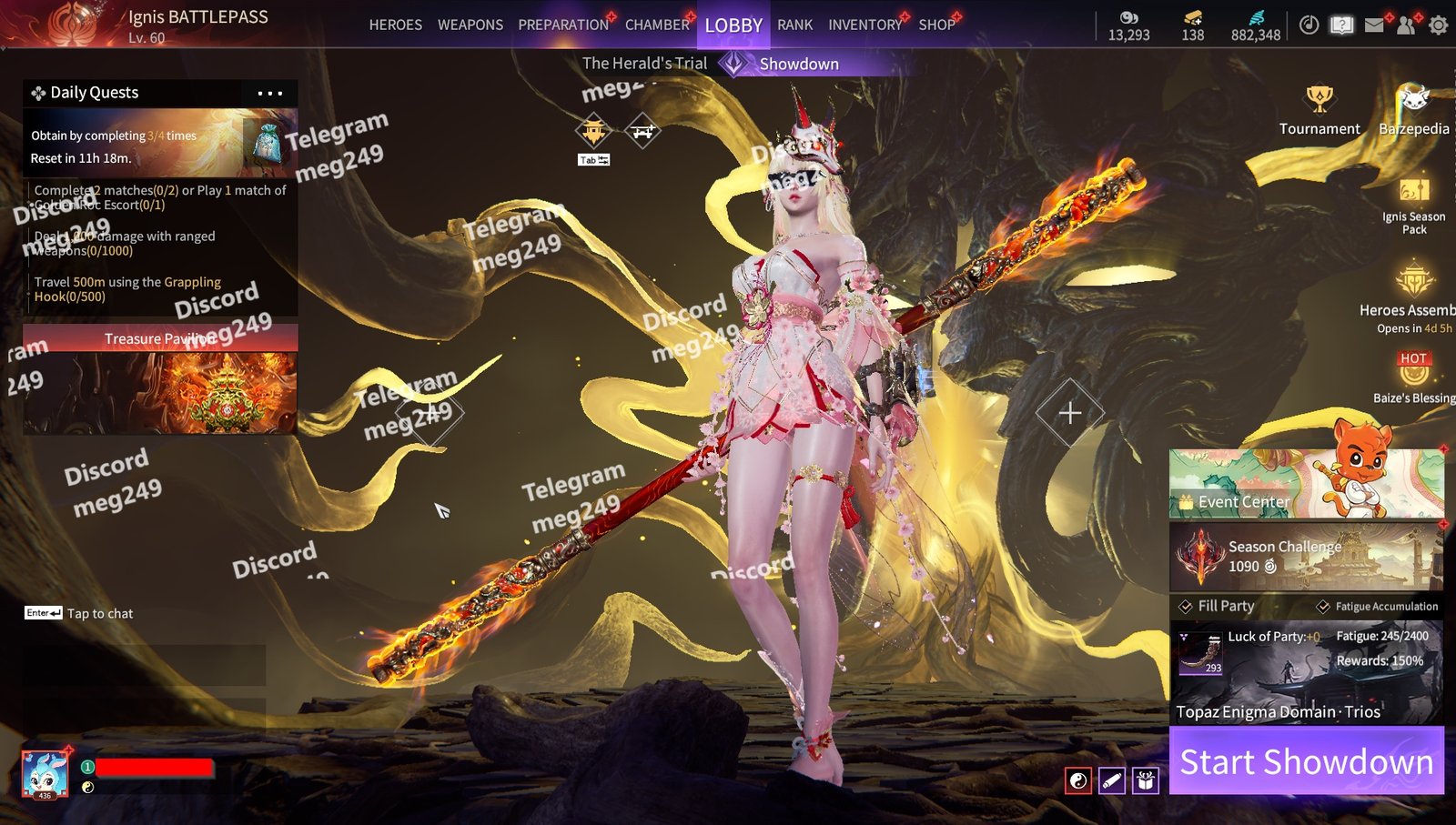The width and height of the screenshot is (1456, 825).
Task: Open the Treasure Pavilion banner
Action: [x=160, y=380]
